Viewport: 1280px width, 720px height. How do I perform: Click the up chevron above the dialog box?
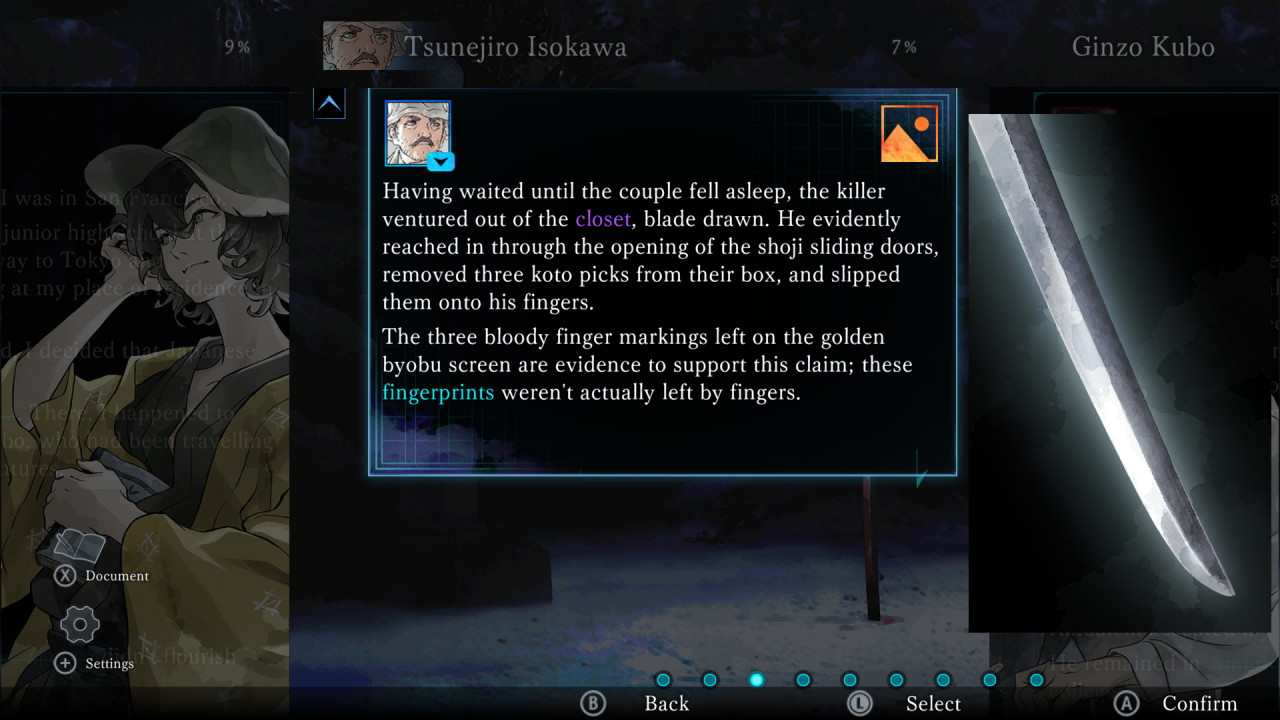[329, 102]
